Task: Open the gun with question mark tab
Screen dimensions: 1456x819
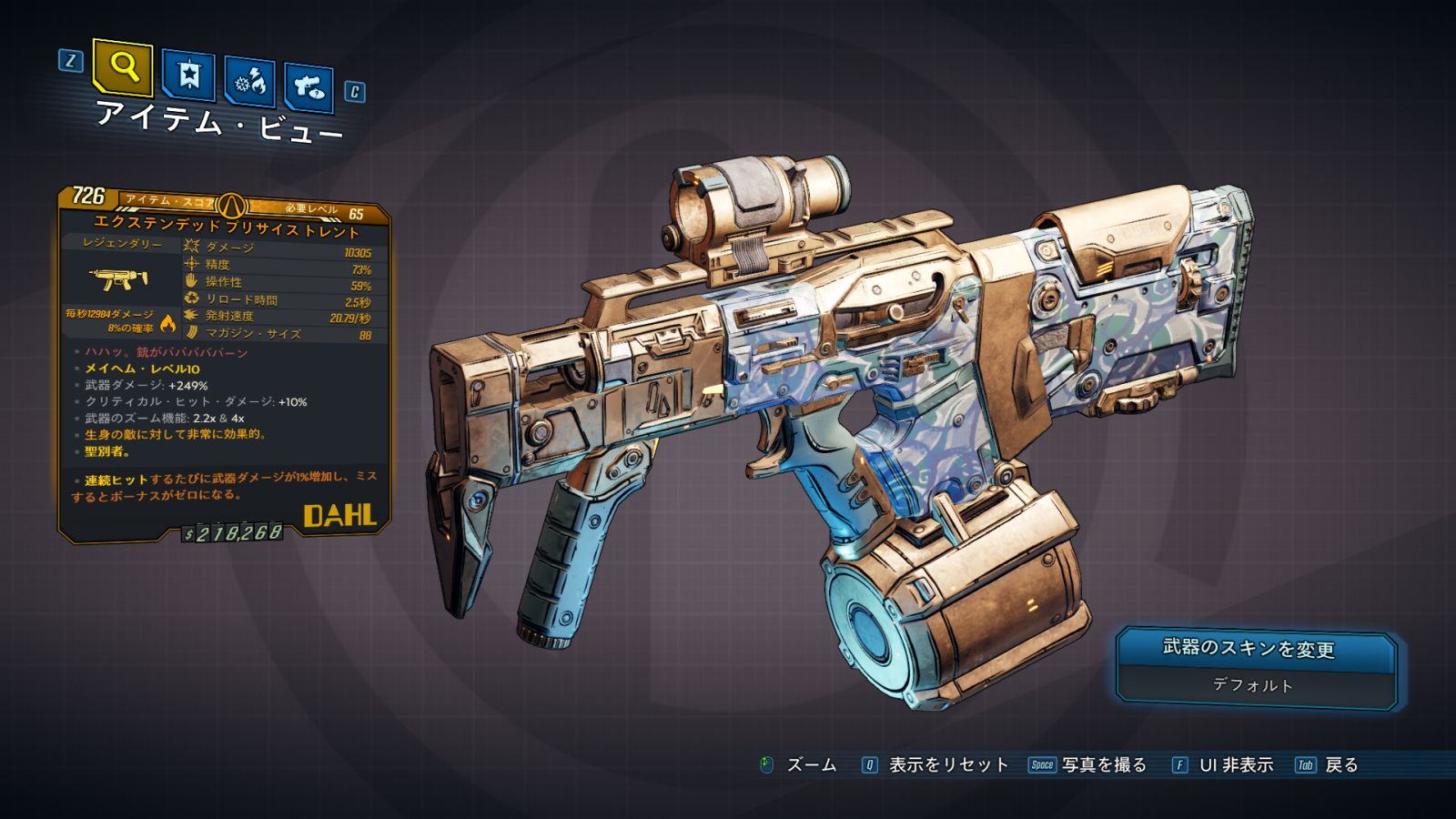Action: 309,87
